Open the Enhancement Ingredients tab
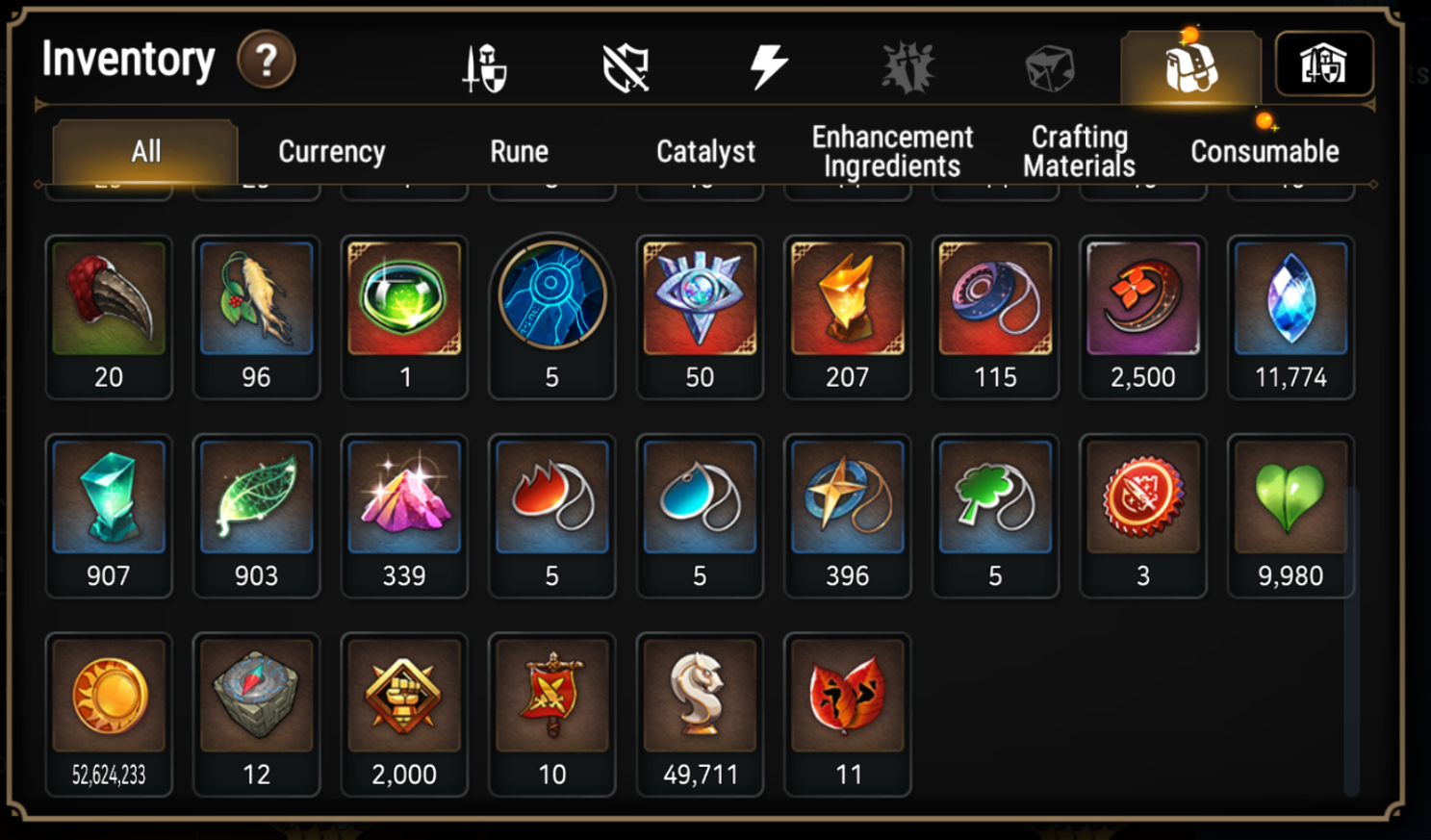Viewport: 1431px width, 840px height. [892, 151]
